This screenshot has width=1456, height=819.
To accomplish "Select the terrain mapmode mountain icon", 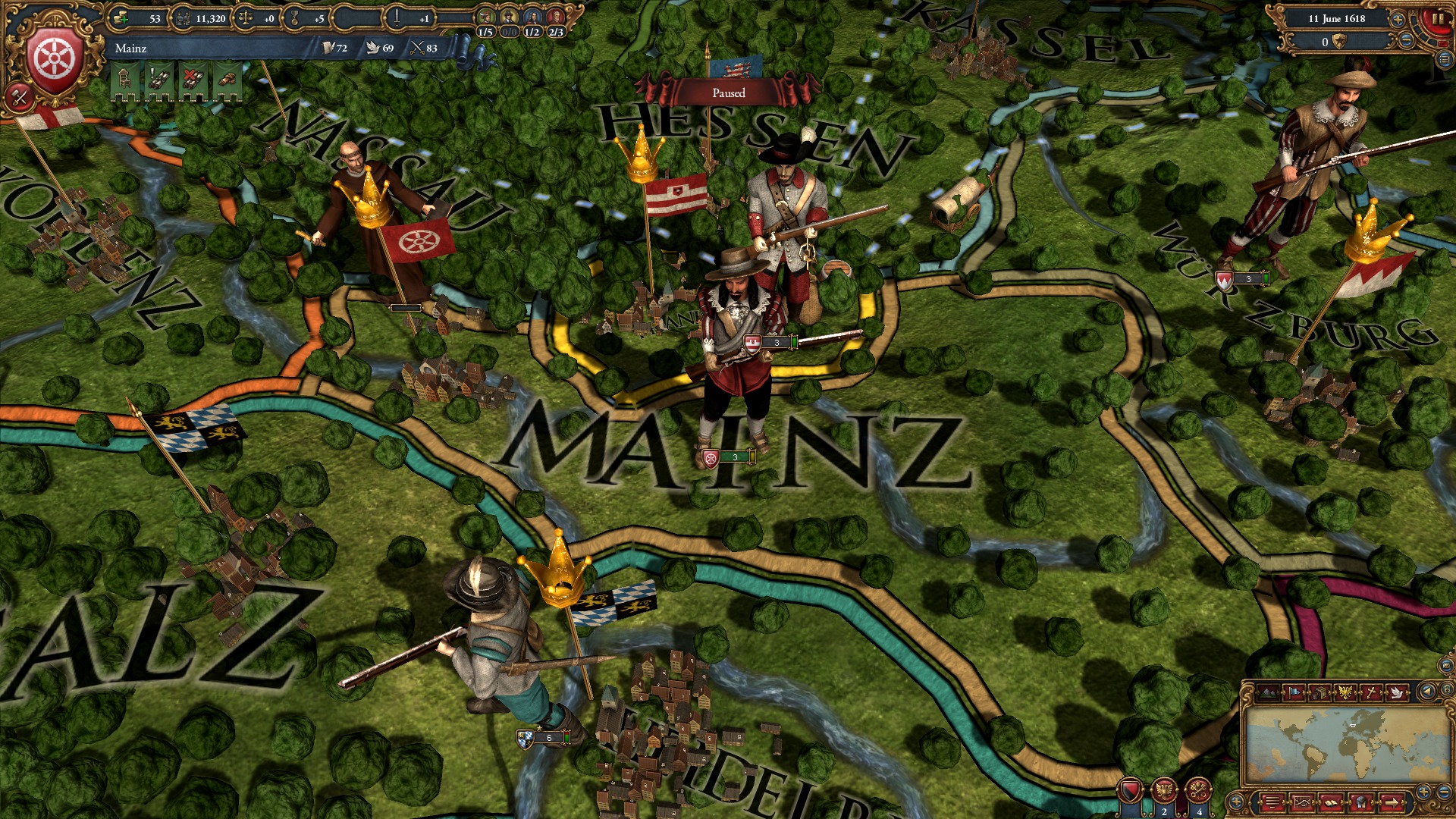I will tap(1267, 692).
